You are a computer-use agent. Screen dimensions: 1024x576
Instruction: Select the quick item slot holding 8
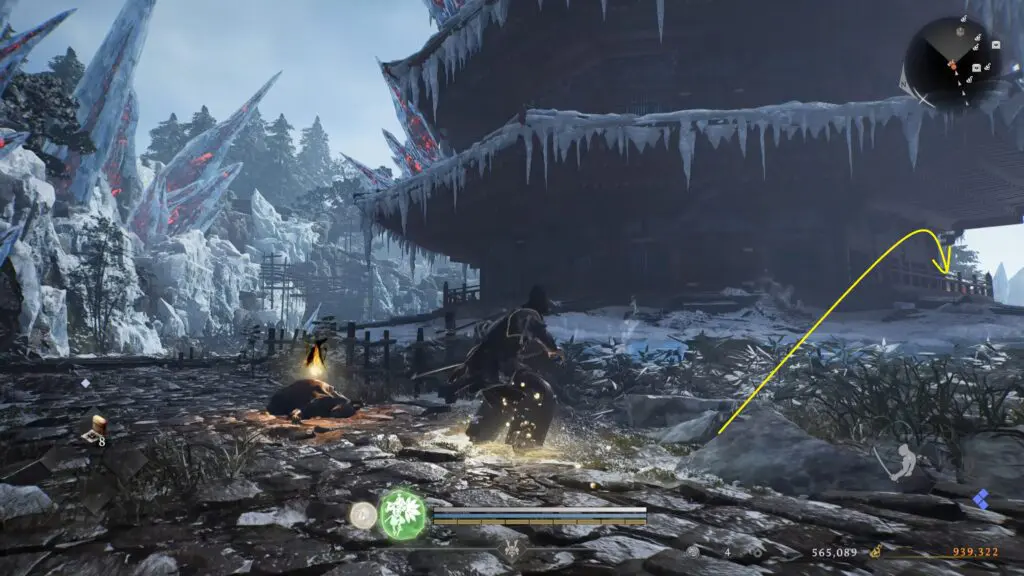point(94,429)
